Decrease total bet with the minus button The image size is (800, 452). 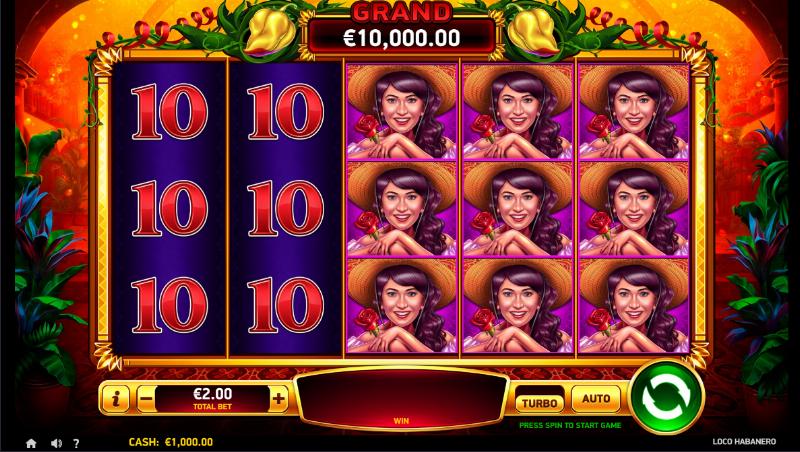[147, 400]
